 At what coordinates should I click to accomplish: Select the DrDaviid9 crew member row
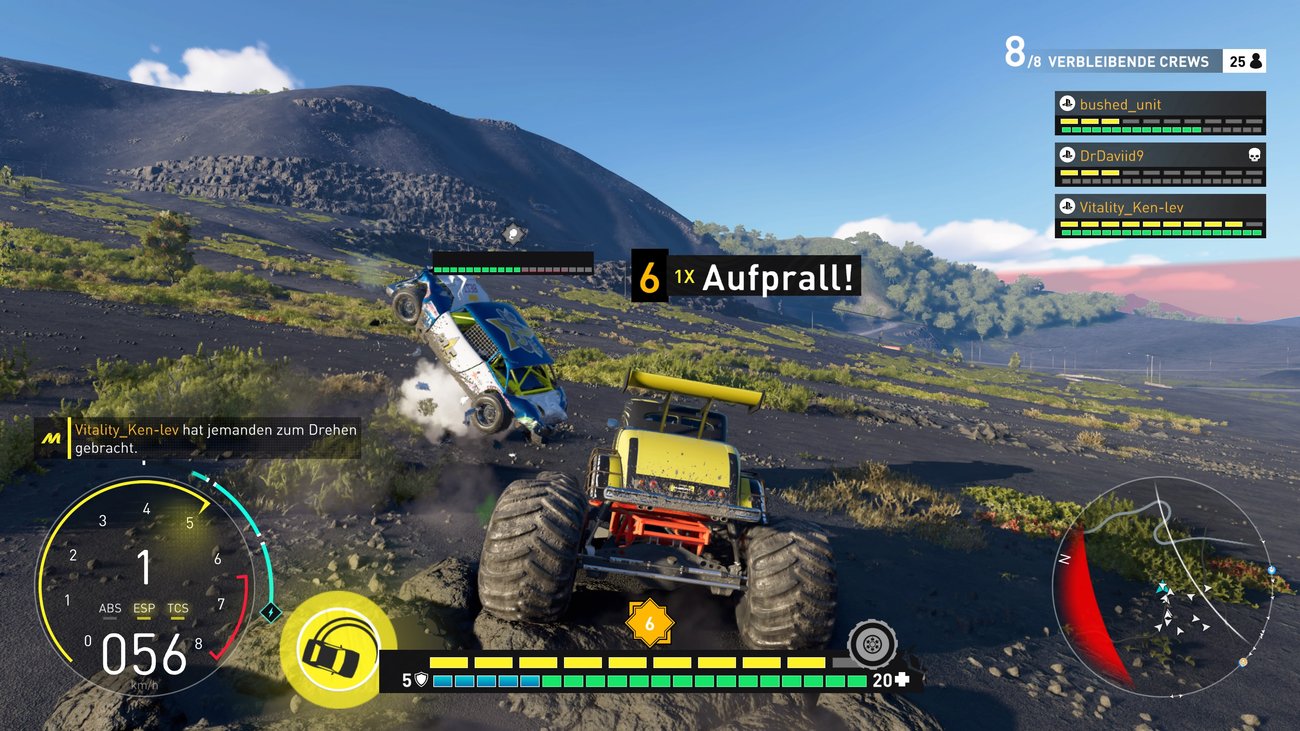click(1159, 164)
